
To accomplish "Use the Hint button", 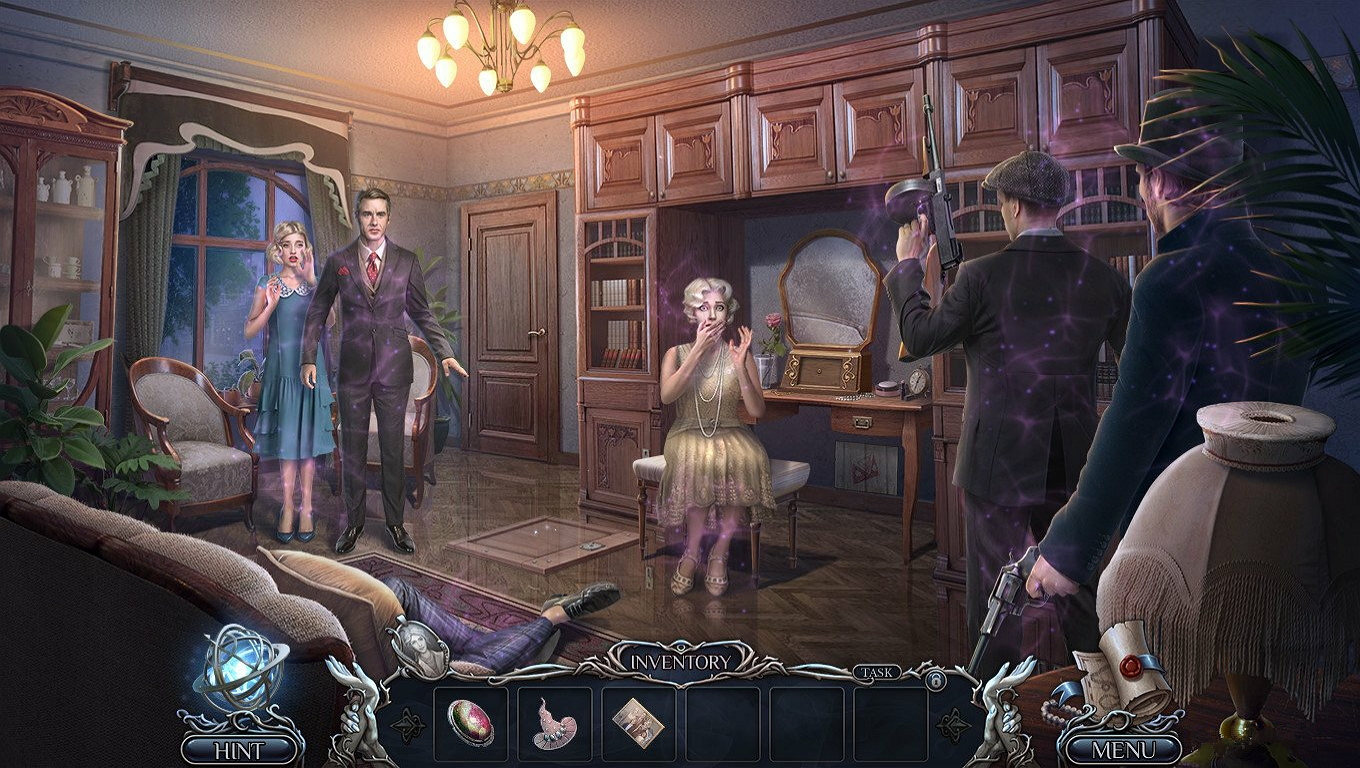I will pos(240,749).
